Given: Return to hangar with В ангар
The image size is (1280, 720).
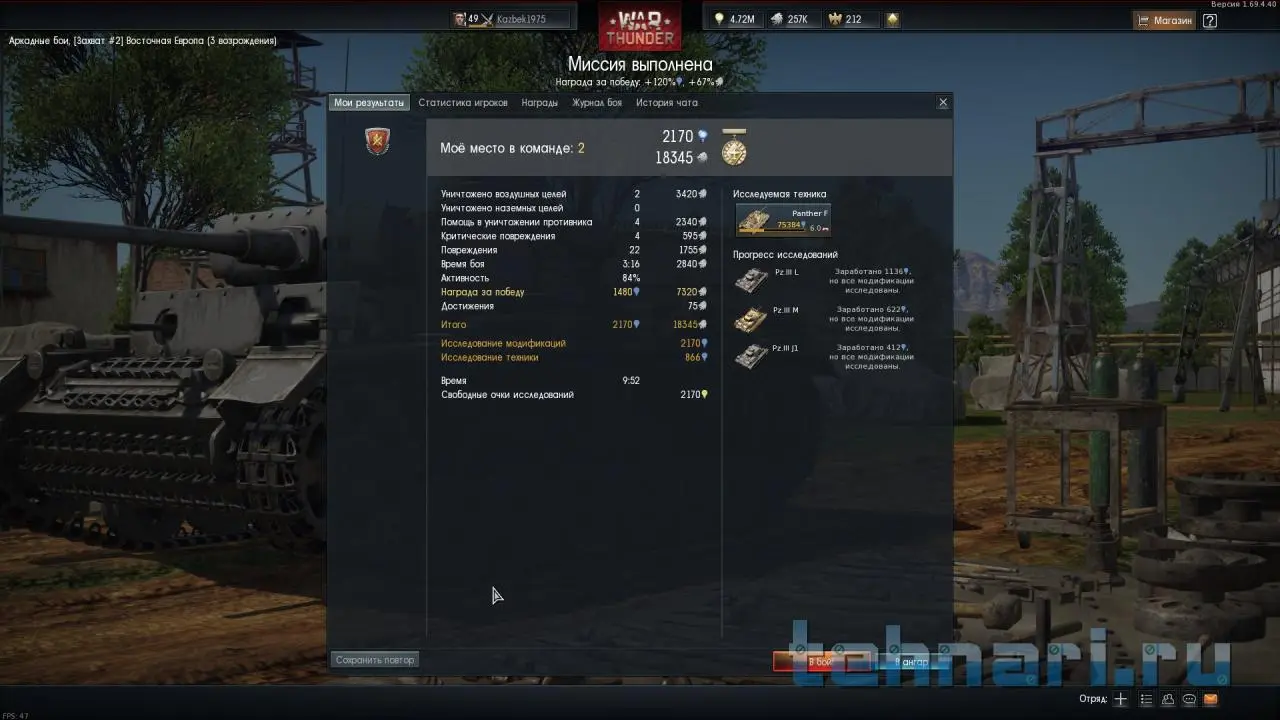Looking at the screenshot, I should pyautogui.click(x=911, y=662).
